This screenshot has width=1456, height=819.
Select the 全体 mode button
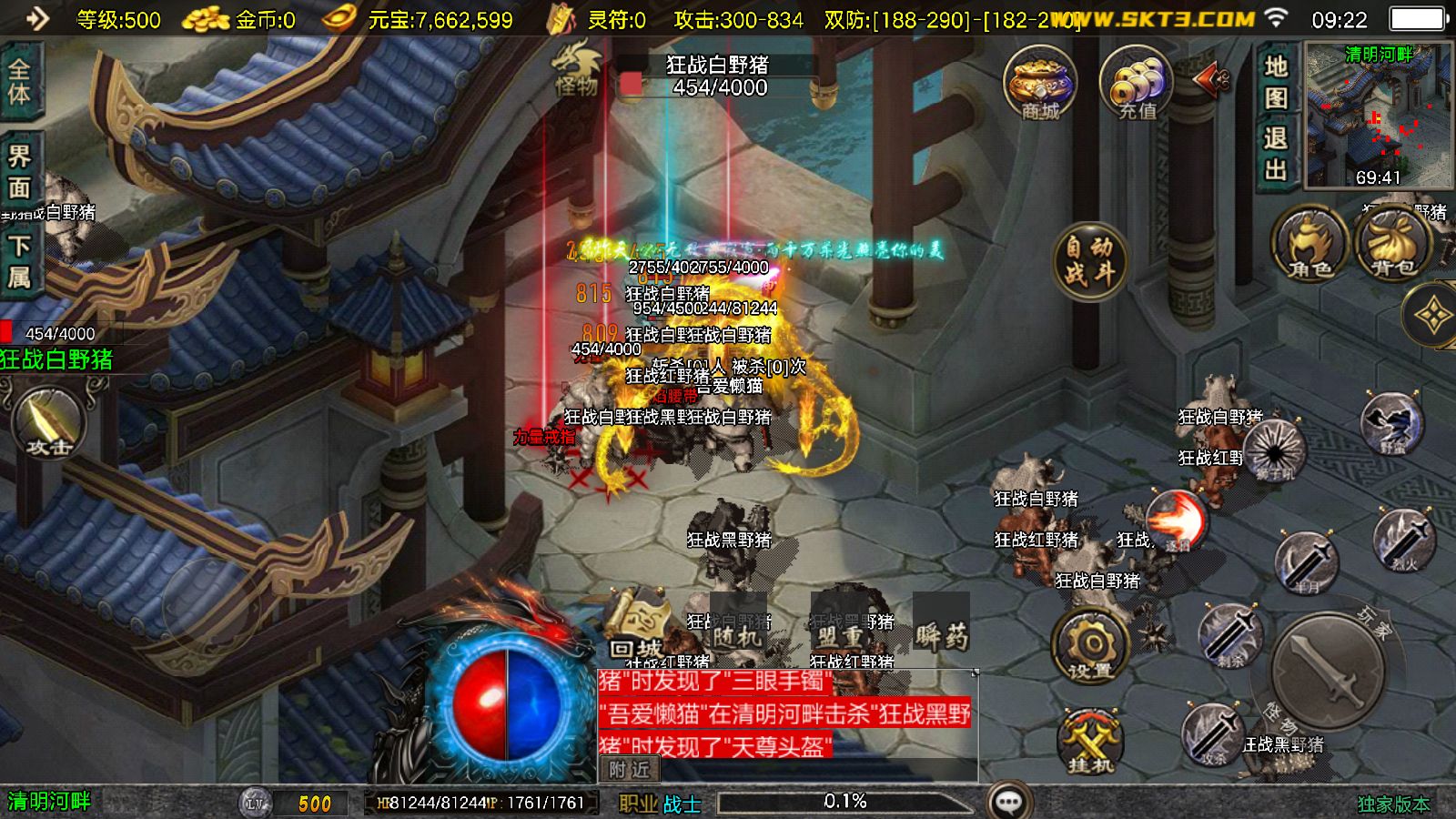[19, 82]
